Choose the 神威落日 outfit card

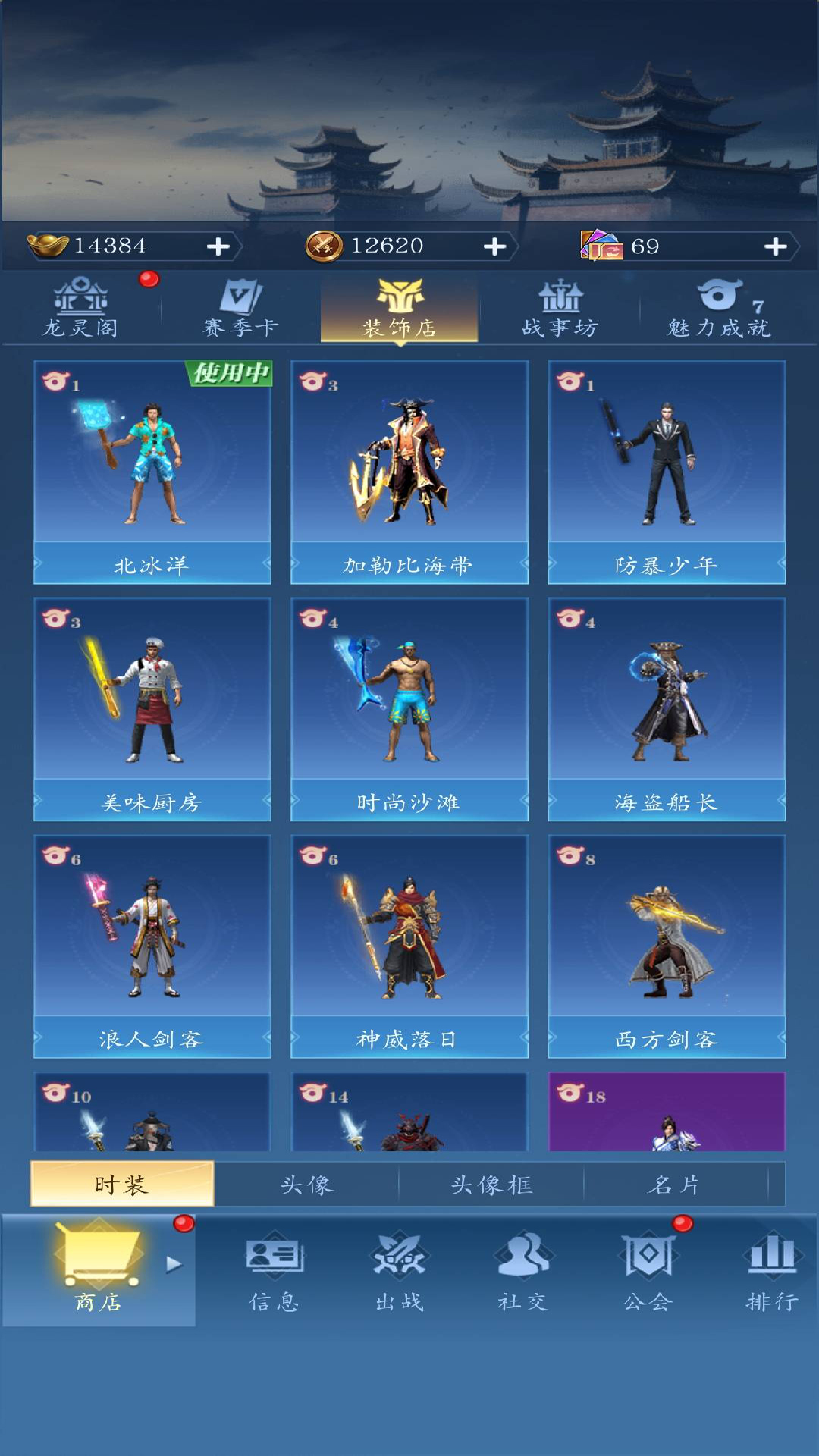(x=409, y=946)
